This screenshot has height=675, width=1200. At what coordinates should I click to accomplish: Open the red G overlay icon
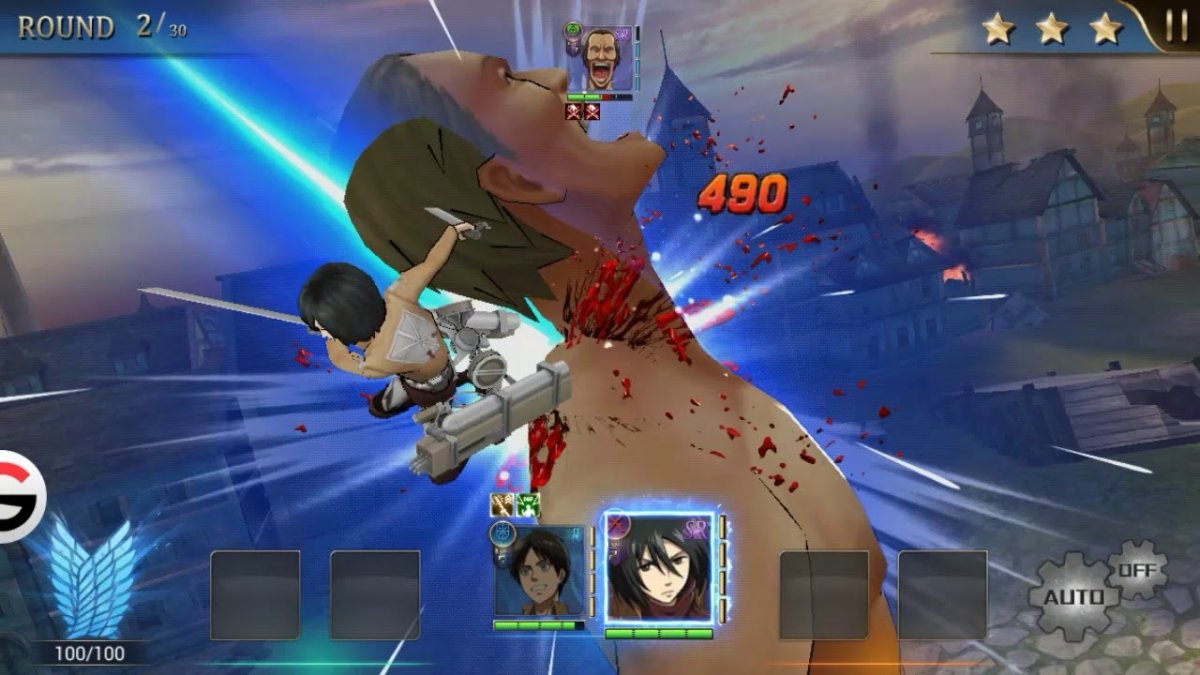click(x=17, y=497)
